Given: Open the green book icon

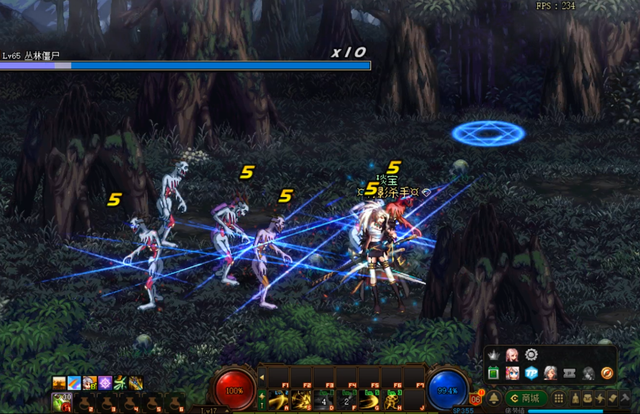Looking at the screenshot, I should point(494,373).
